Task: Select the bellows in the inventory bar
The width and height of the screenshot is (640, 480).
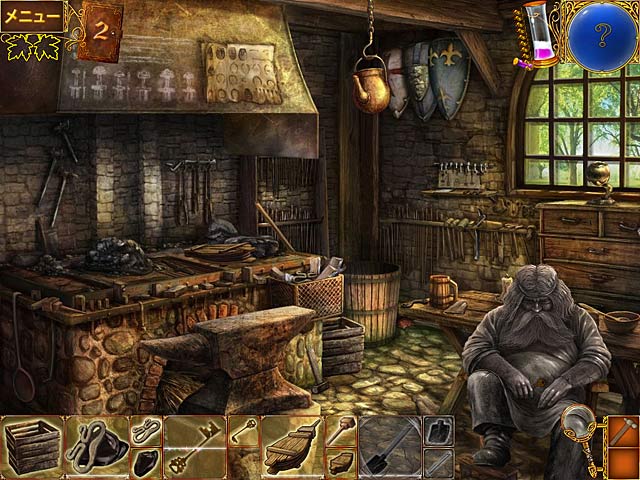Action: pos(290,444)
